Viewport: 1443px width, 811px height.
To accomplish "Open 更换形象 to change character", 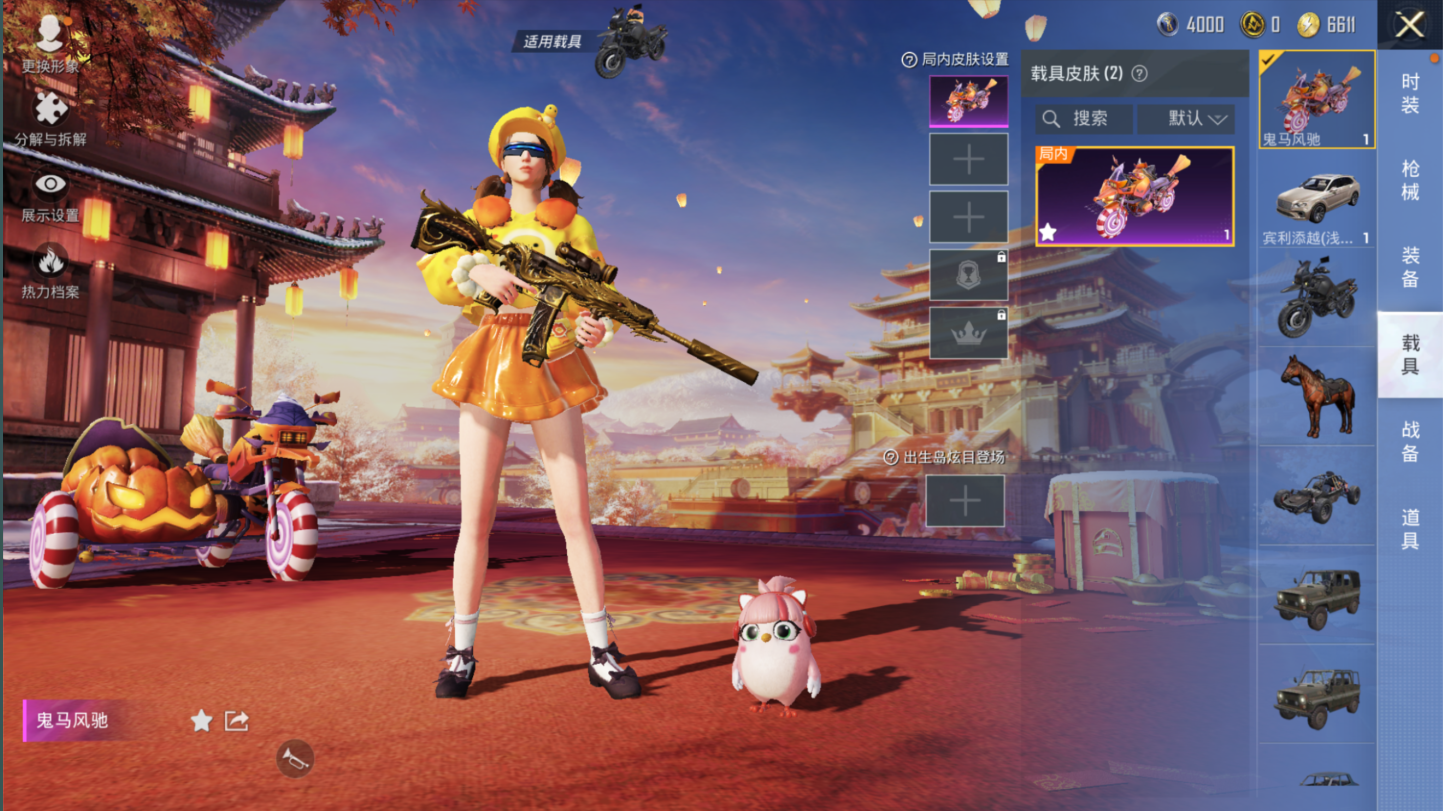I will [50, 42].
